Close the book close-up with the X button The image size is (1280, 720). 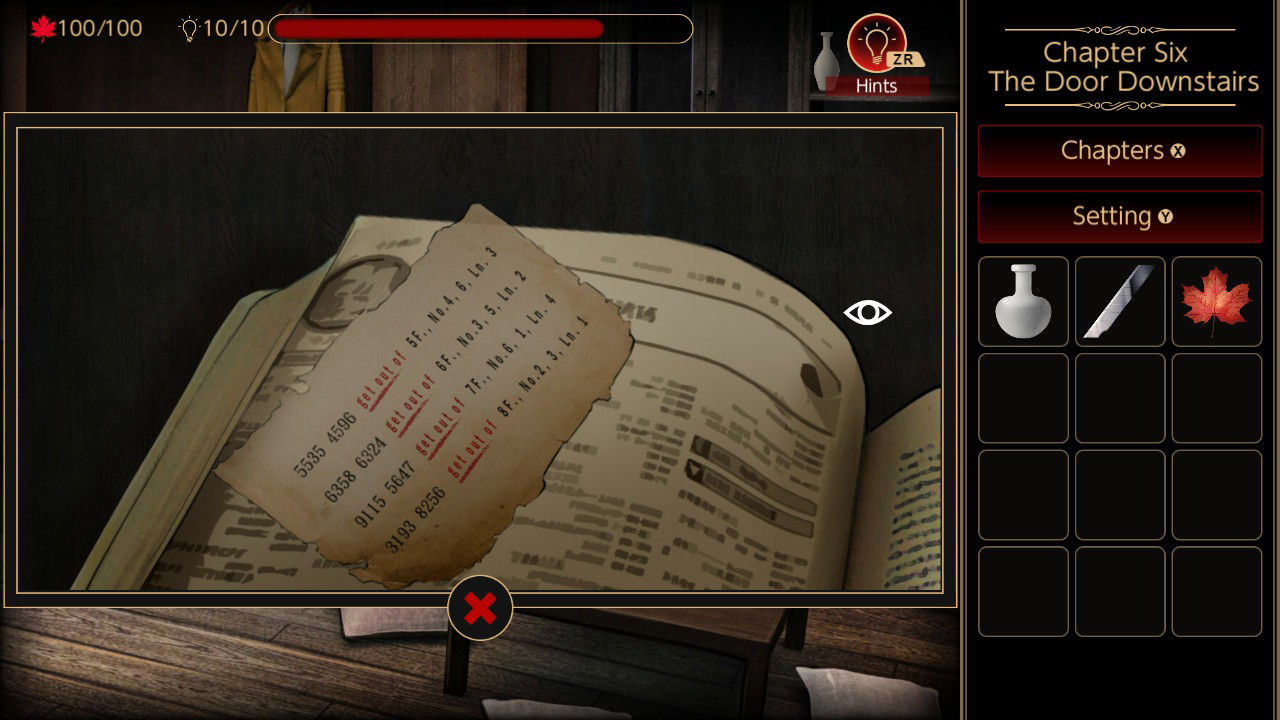coord(481,607)
